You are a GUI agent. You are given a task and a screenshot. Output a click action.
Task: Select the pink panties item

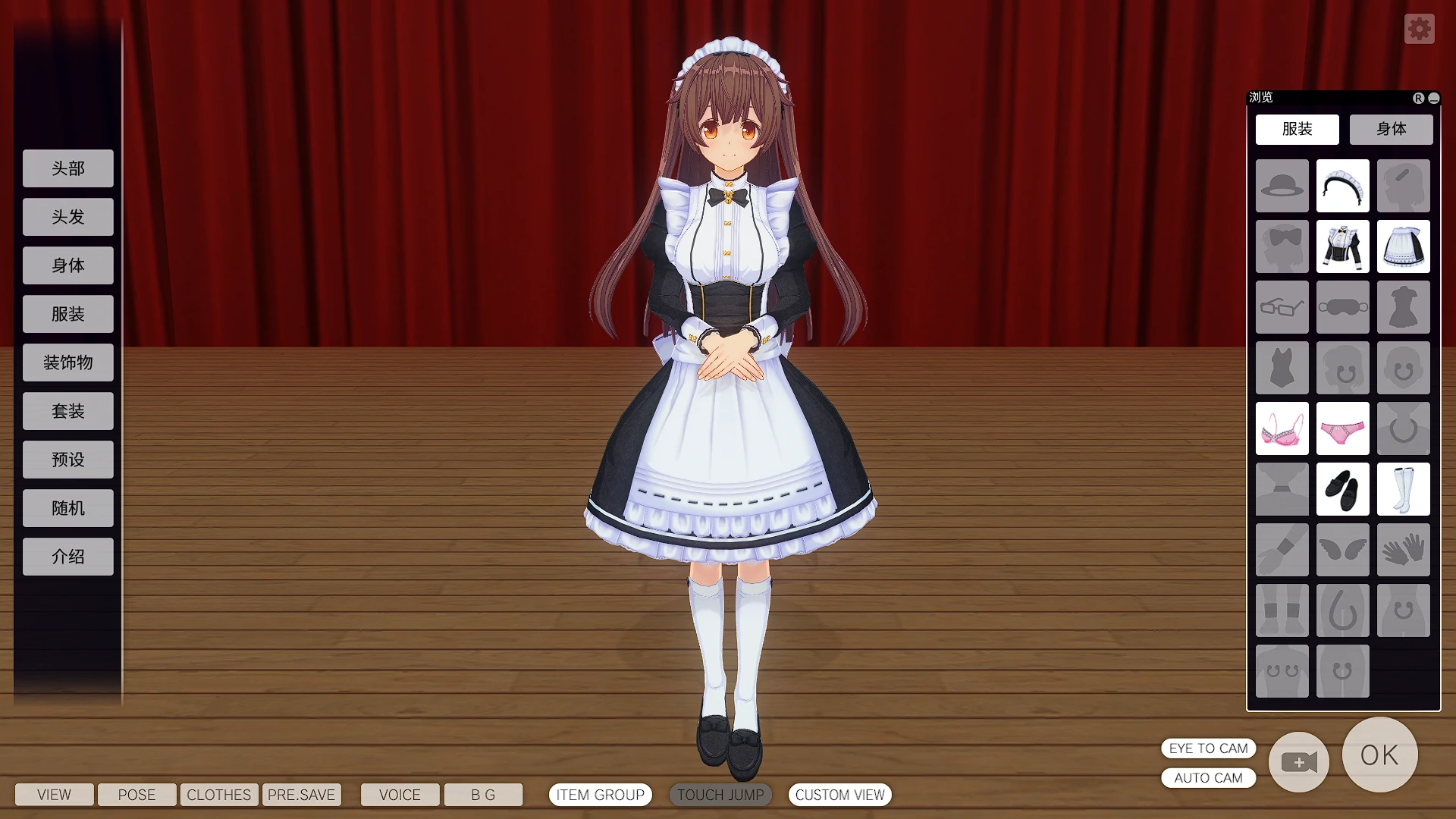[1342, 428]
